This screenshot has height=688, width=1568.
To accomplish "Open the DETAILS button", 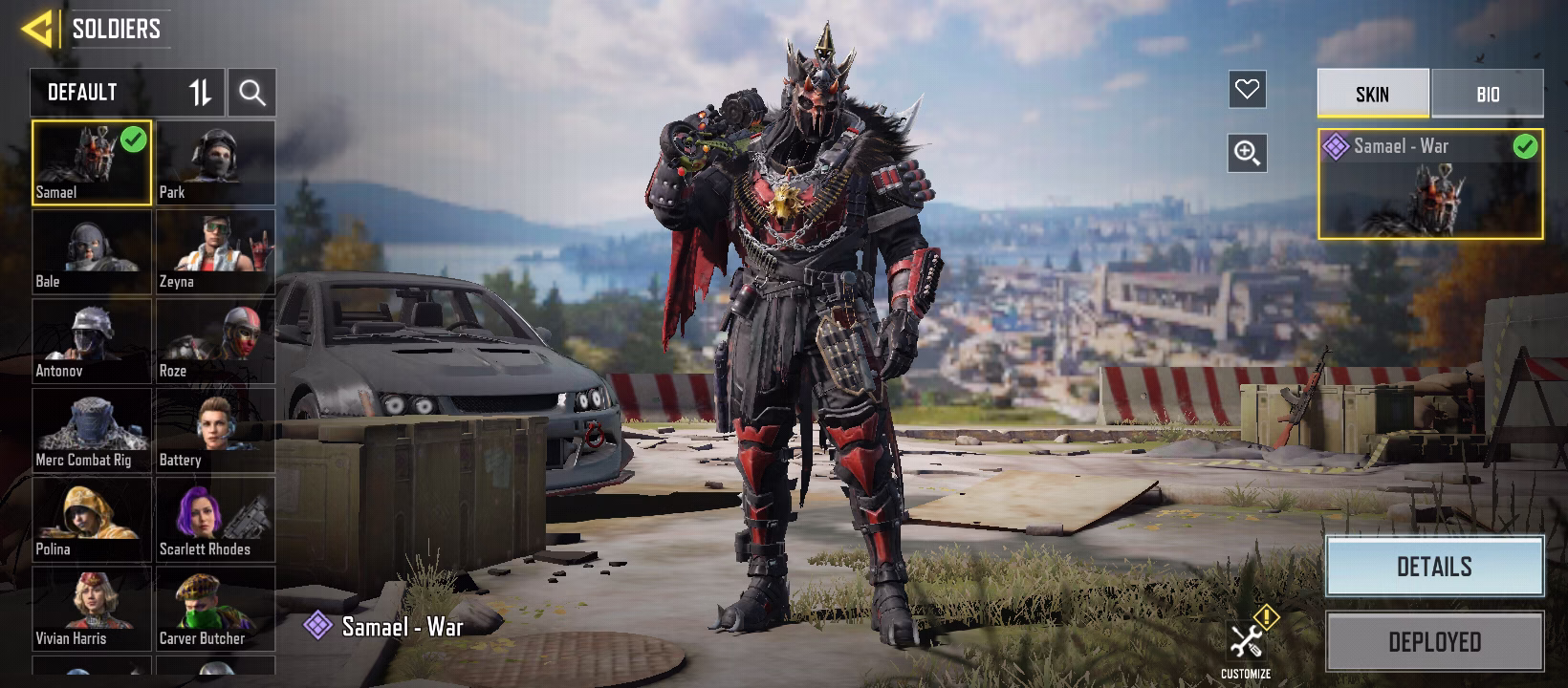I will coord(1434,567).
